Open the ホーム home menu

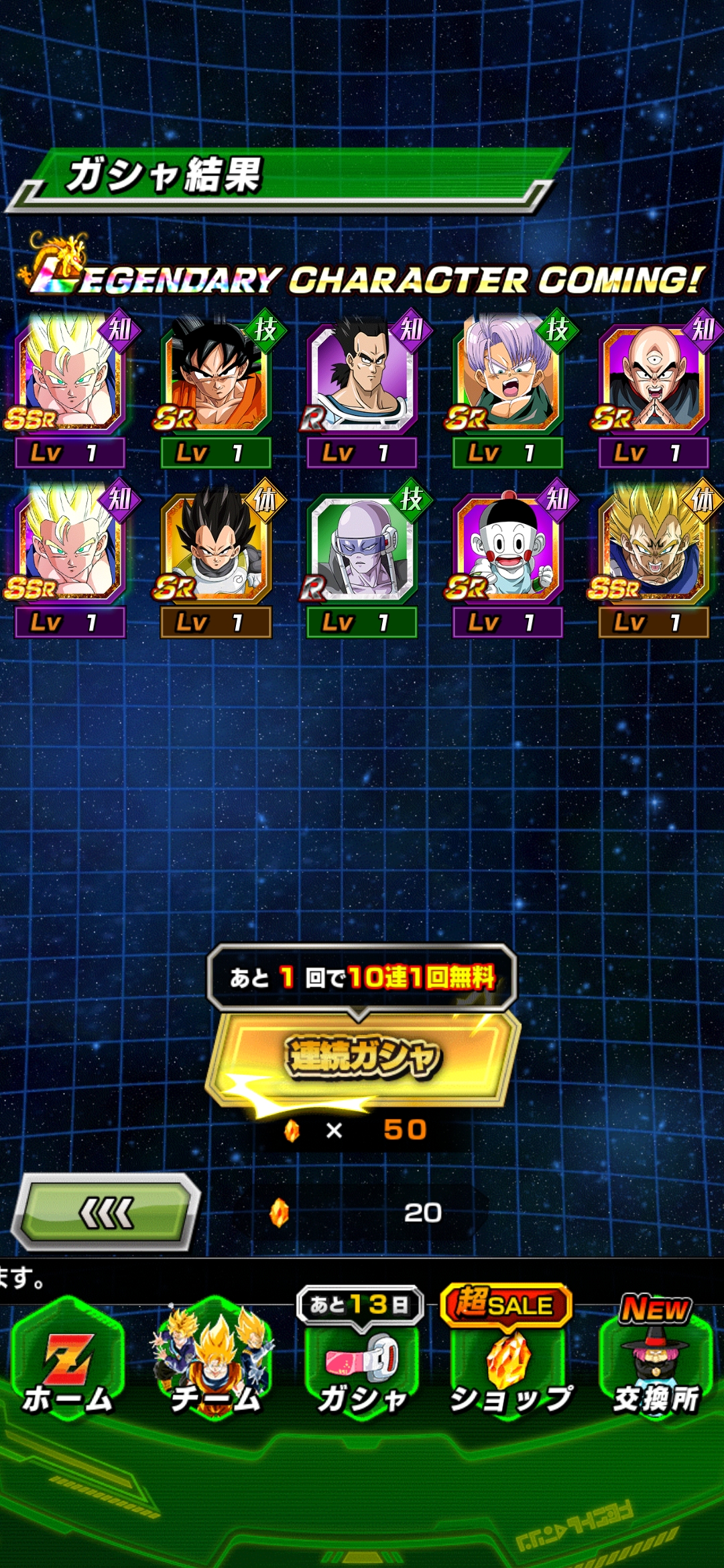point(68,1360)
